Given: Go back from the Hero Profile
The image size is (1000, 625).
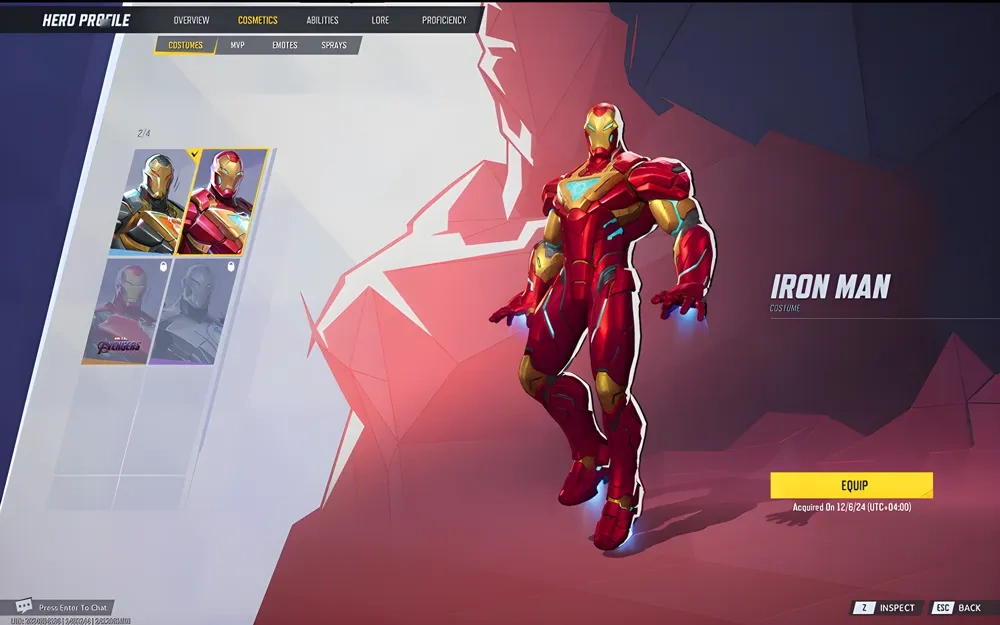Looking at the screenshot, I should 958,608.
